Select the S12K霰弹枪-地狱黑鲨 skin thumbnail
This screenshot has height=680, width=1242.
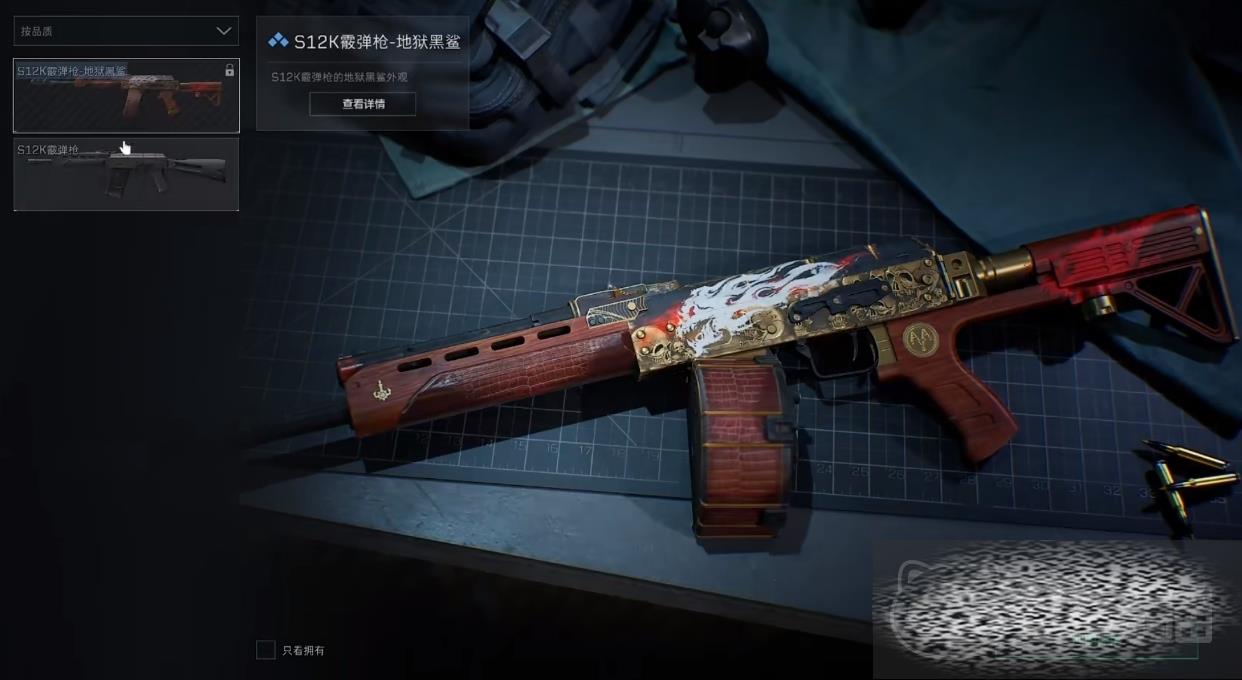coord(126,96)
